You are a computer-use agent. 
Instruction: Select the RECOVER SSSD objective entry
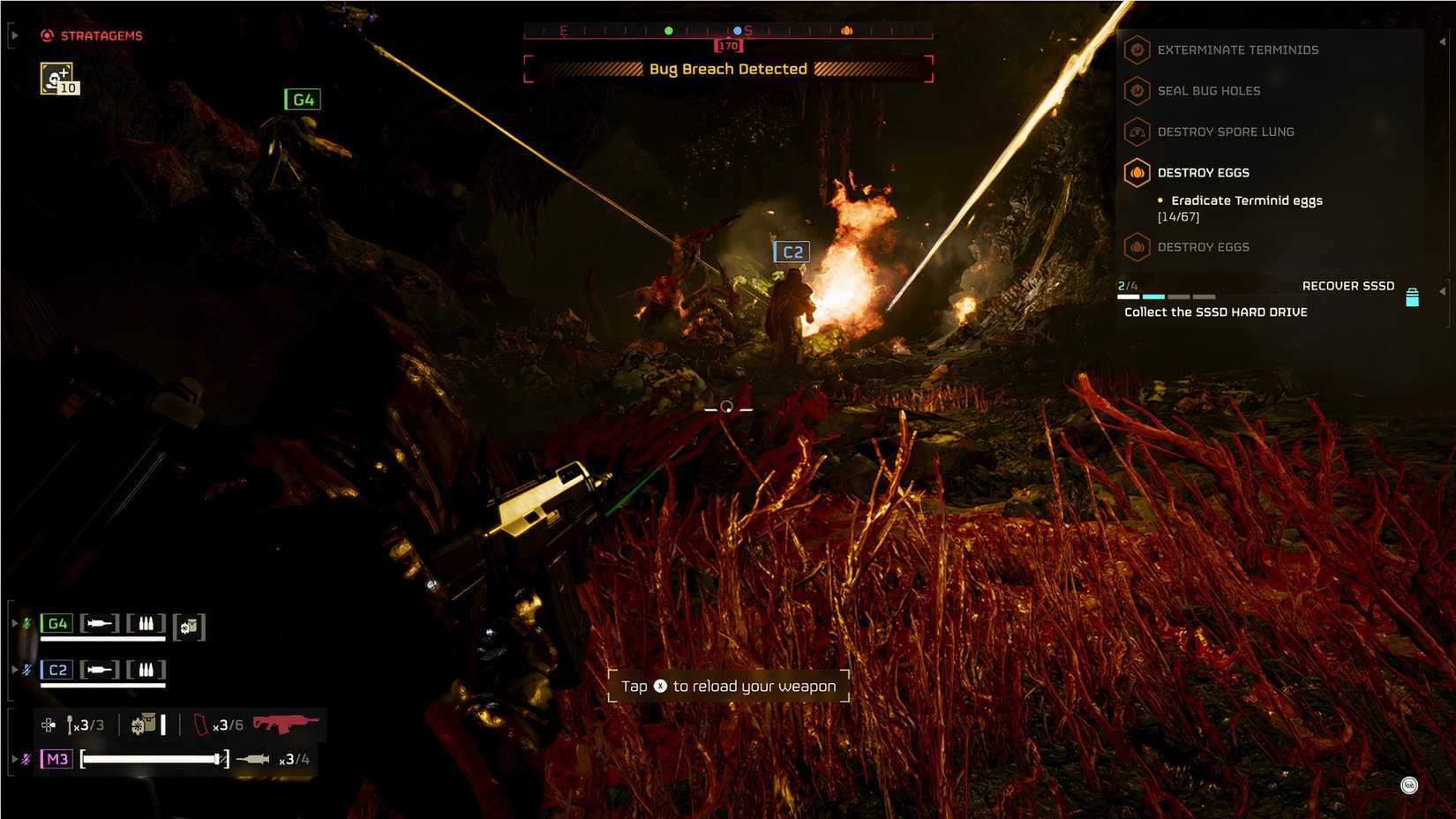[1348, 285]
